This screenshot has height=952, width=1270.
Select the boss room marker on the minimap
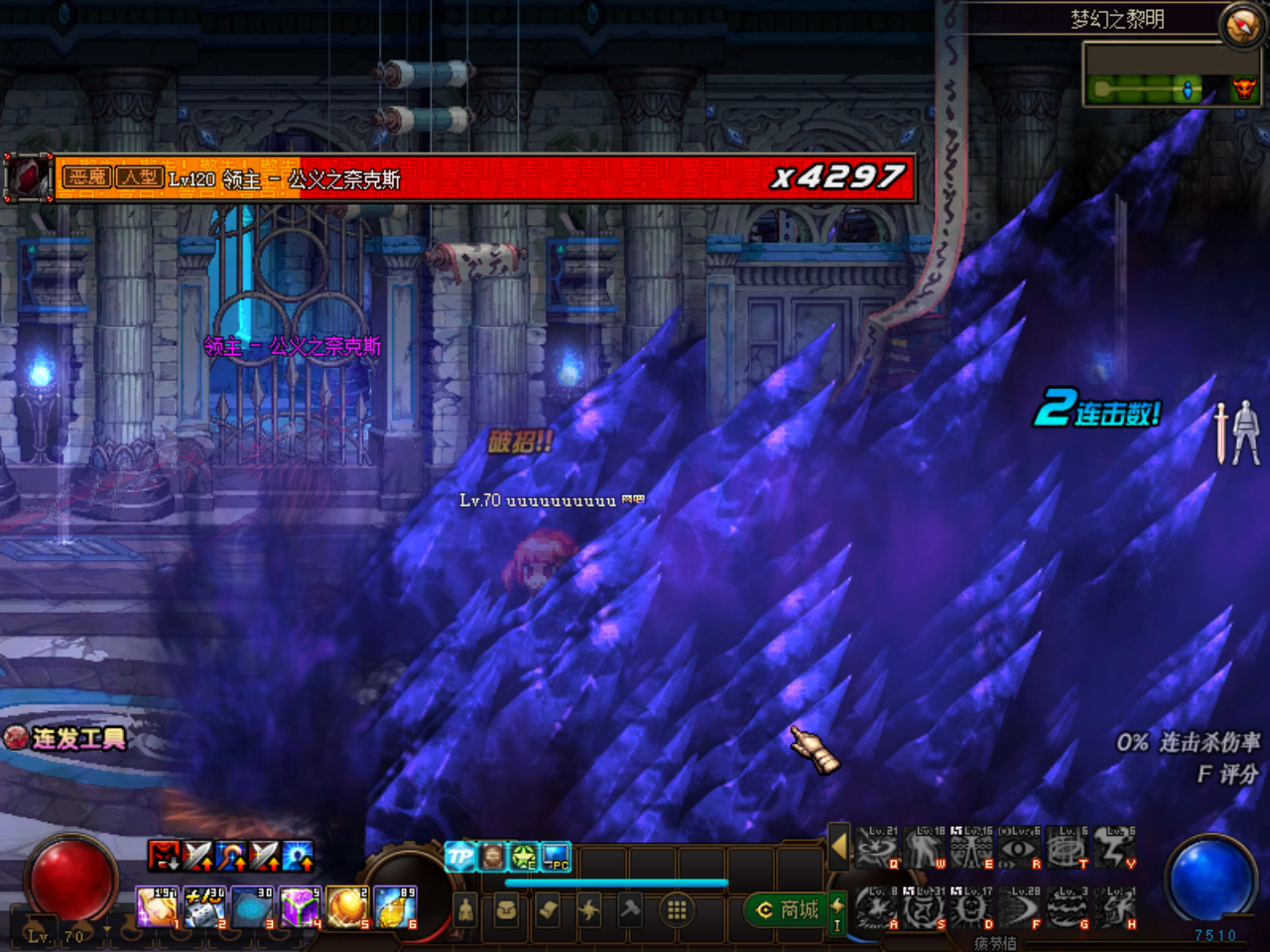click(1242, 90)
